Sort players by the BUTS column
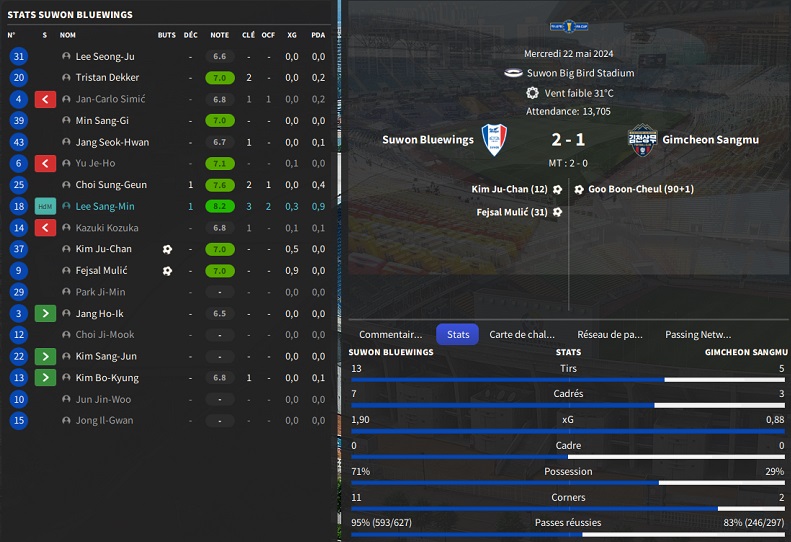The width and height of the screenshot is (791, 542). coord(166,34)
